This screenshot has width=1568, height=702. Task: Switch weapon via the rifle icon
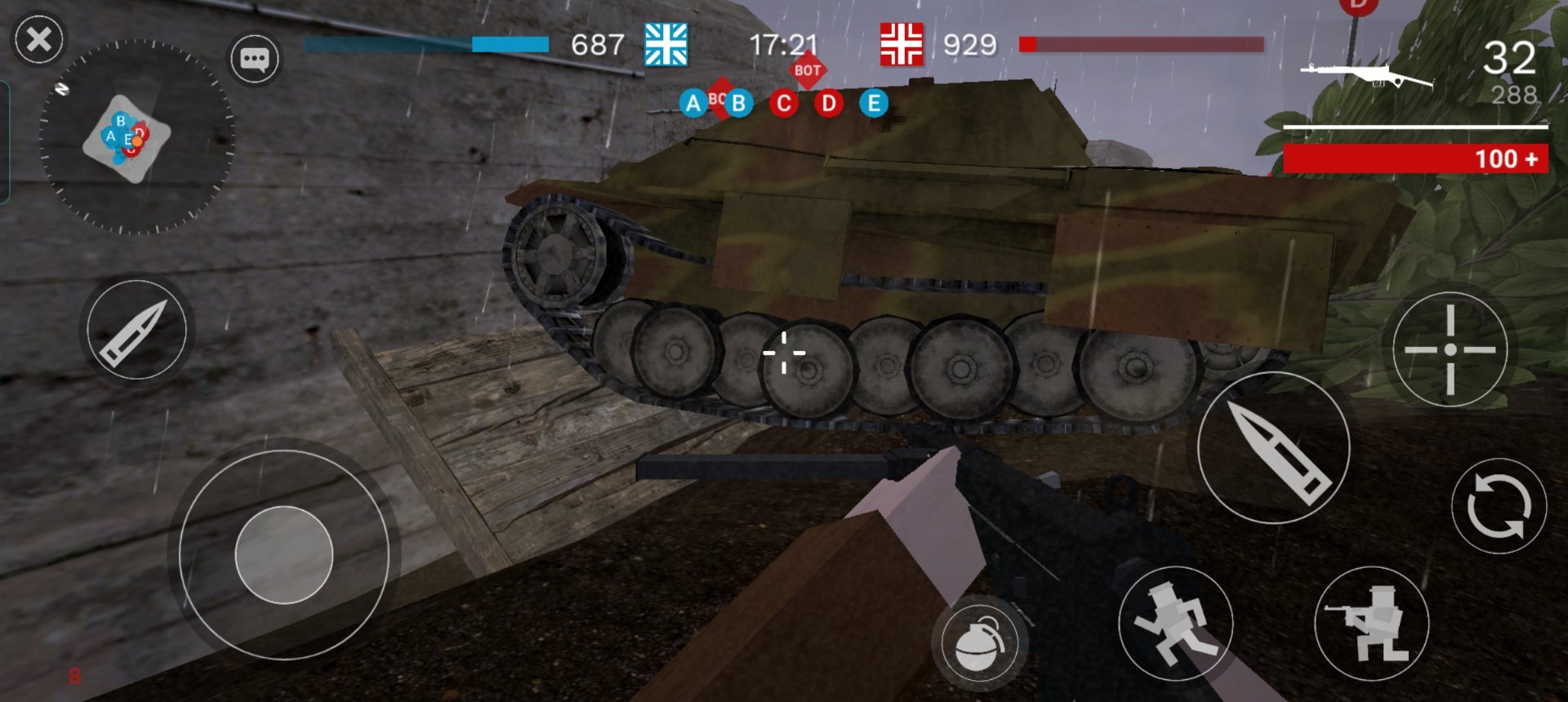pyautogui.click(x=1365, y=77)
